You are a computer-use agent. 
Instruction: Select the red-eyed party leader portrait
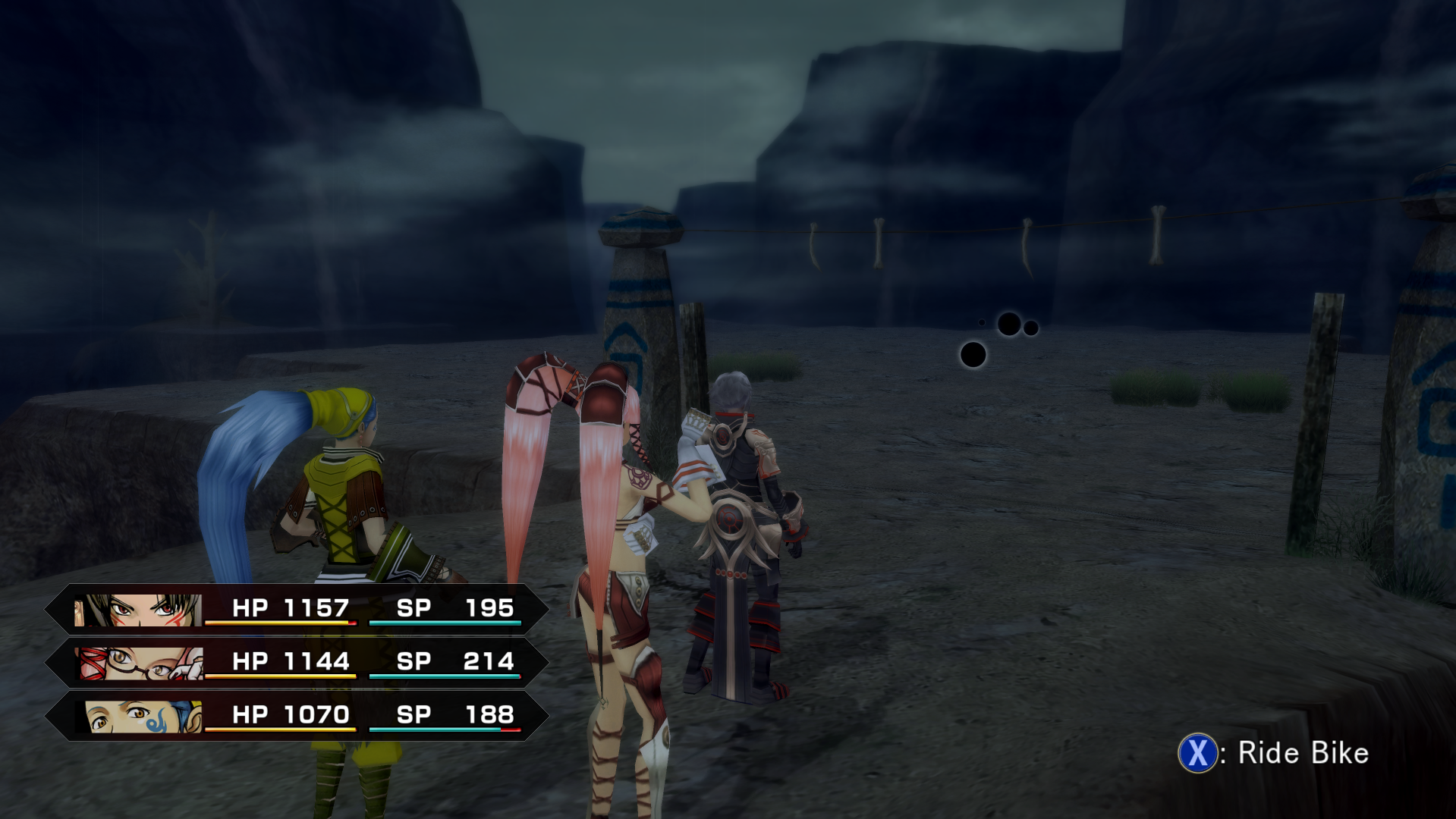point(138,610)
